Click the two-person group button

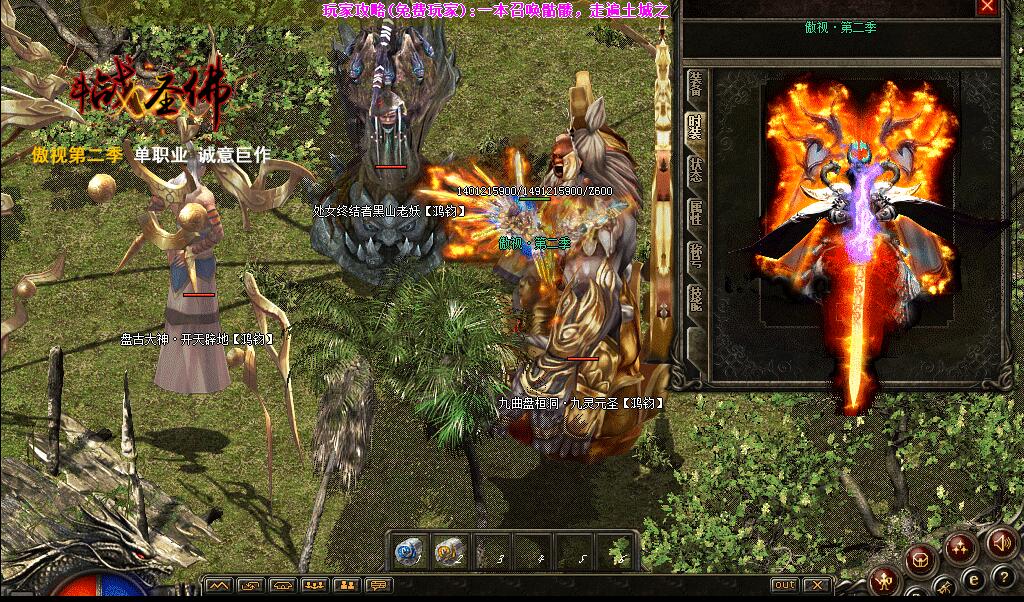point(347,585)
